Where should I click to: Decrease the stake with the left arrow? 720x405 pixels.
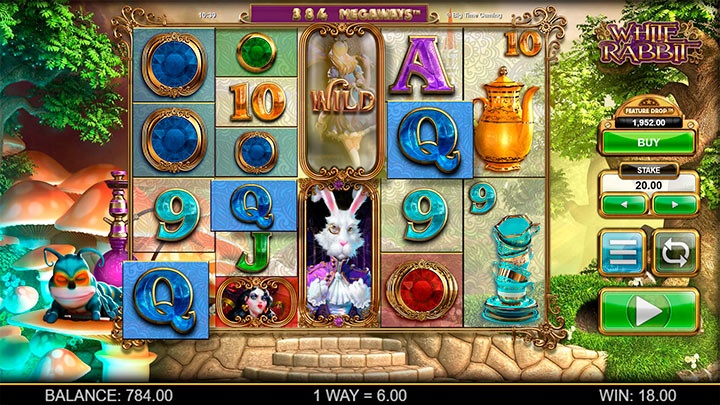click(x=624, y=204)
